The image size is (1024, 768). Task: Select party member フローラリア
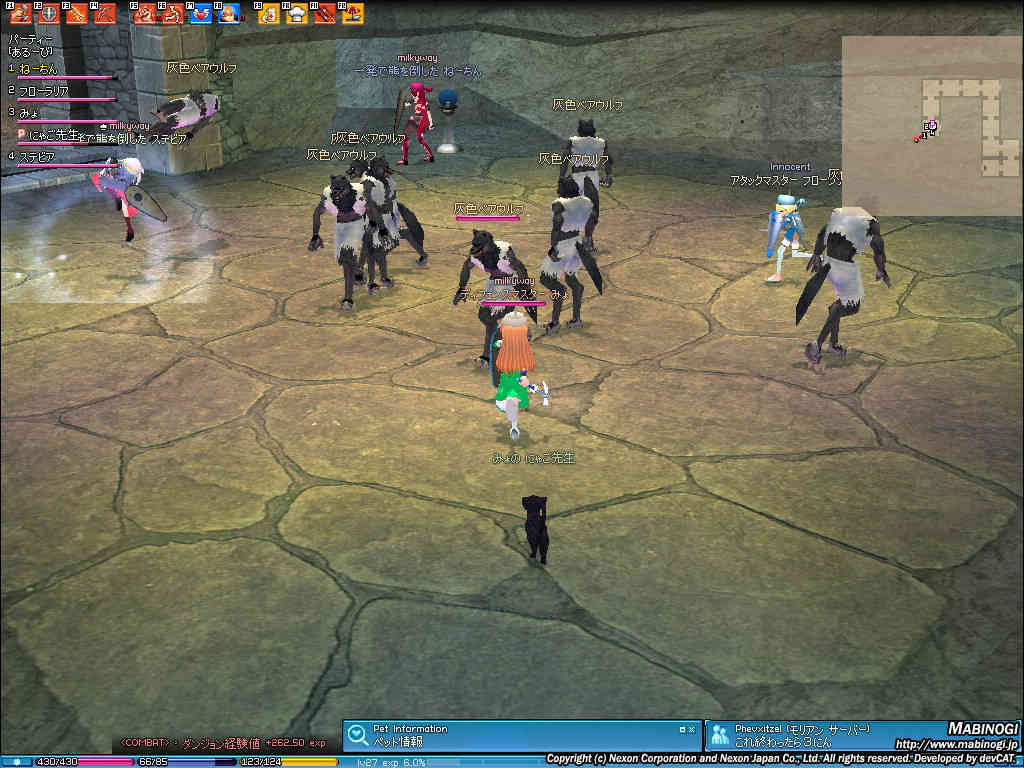tap(44, 91)
